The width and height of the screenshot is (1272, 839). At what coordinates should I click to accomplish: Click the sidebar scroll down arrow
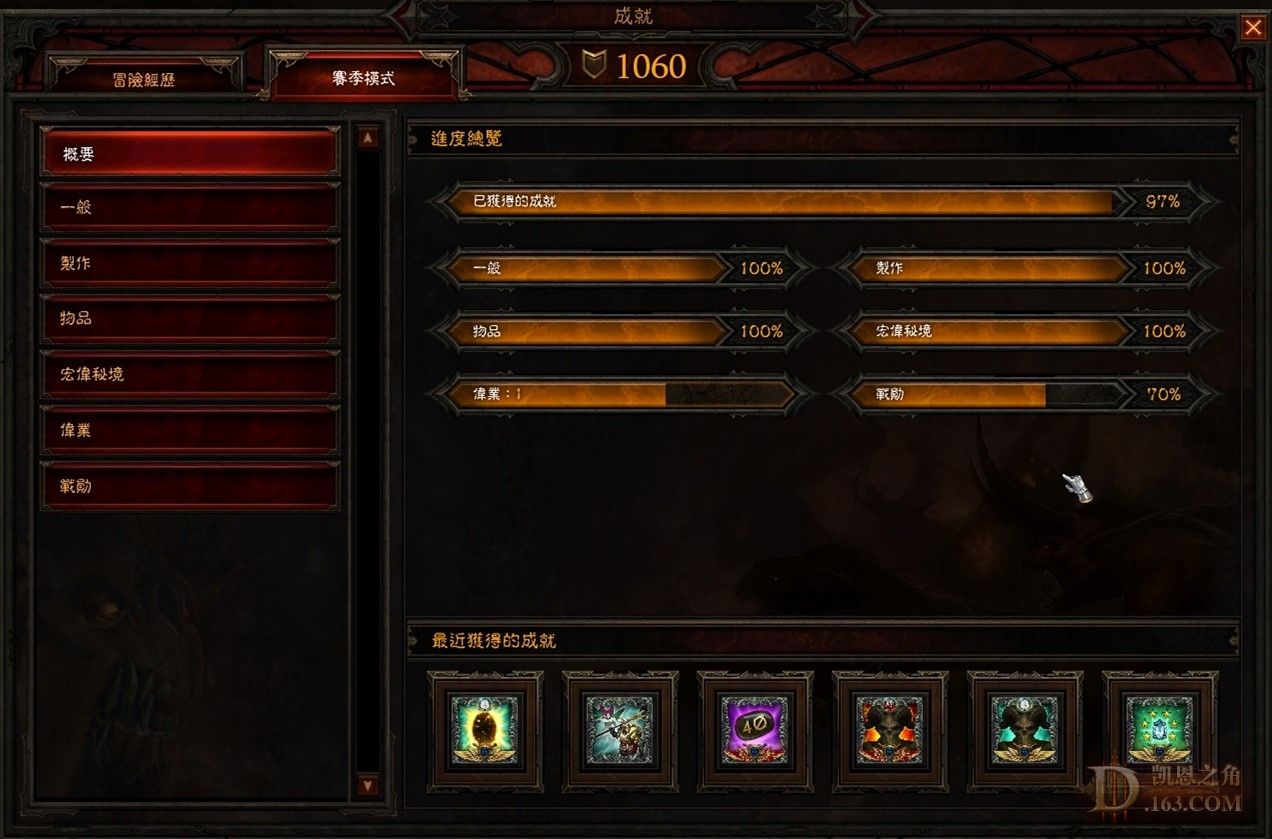pos(368,786)
